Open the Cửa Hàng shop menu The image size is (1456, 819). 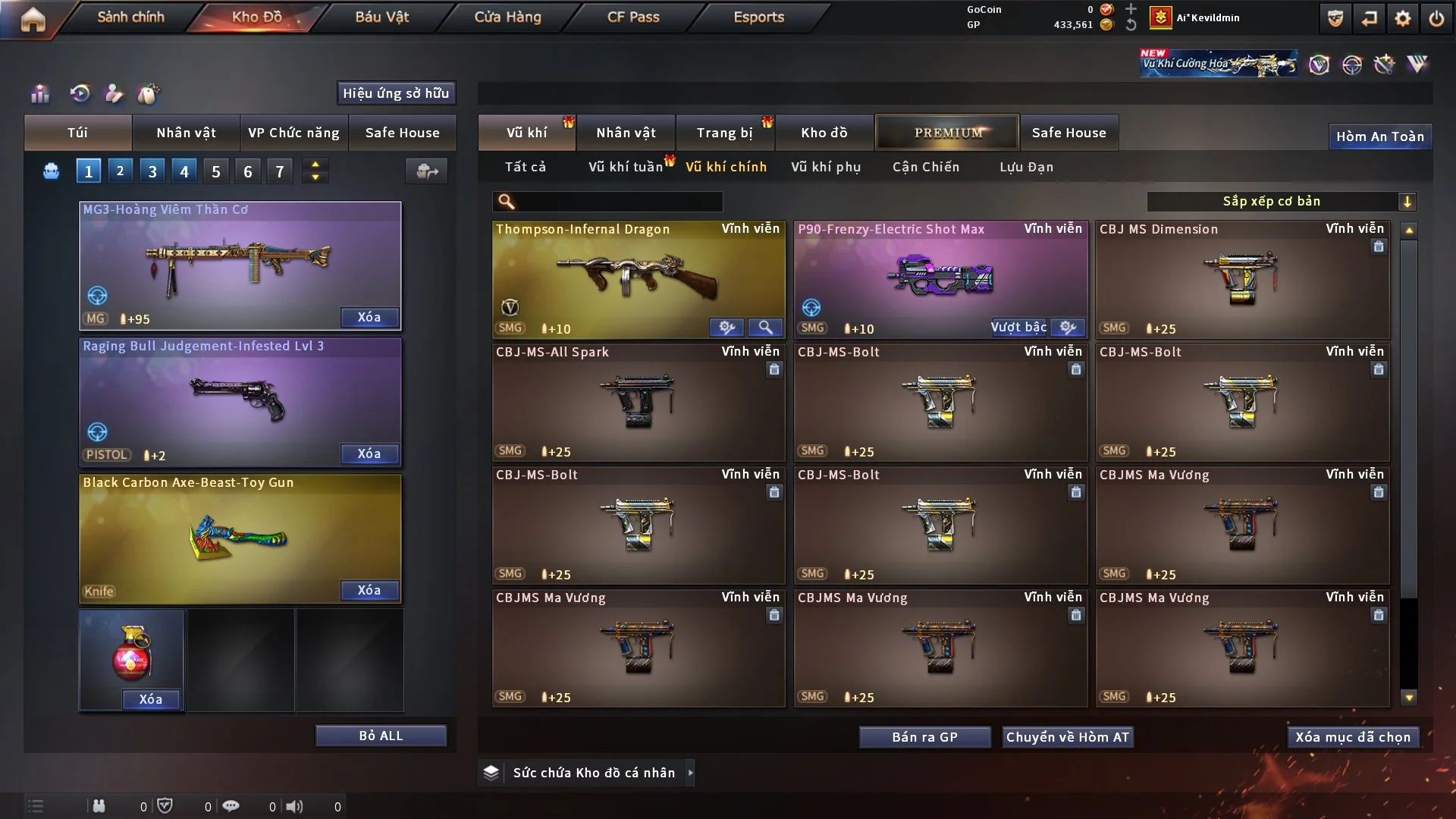[x=507, y=17]
